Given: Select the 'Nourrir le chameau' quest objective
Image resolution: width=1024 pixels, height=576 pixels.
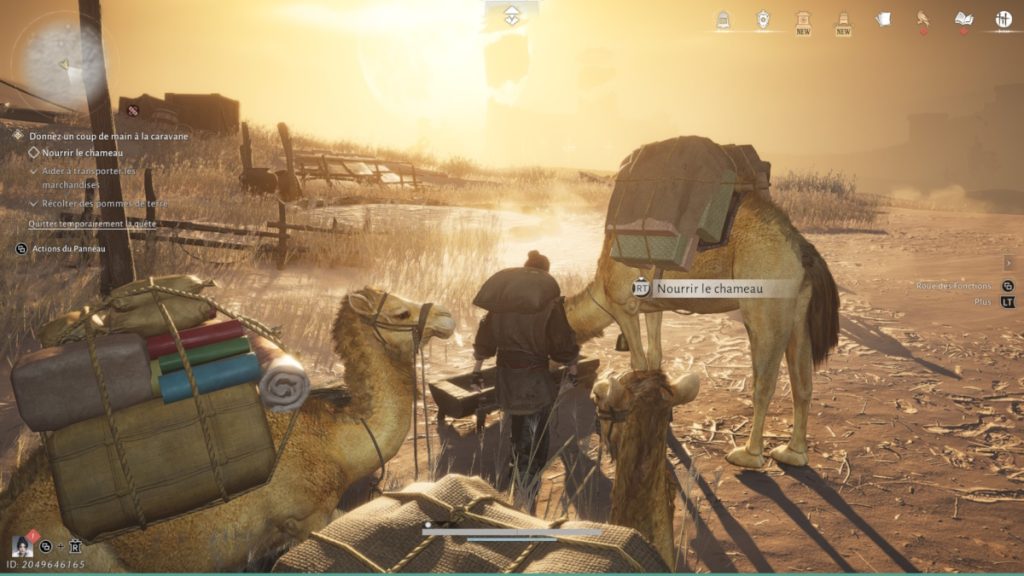Looking at the screenshot, I should tap(82, 152).
